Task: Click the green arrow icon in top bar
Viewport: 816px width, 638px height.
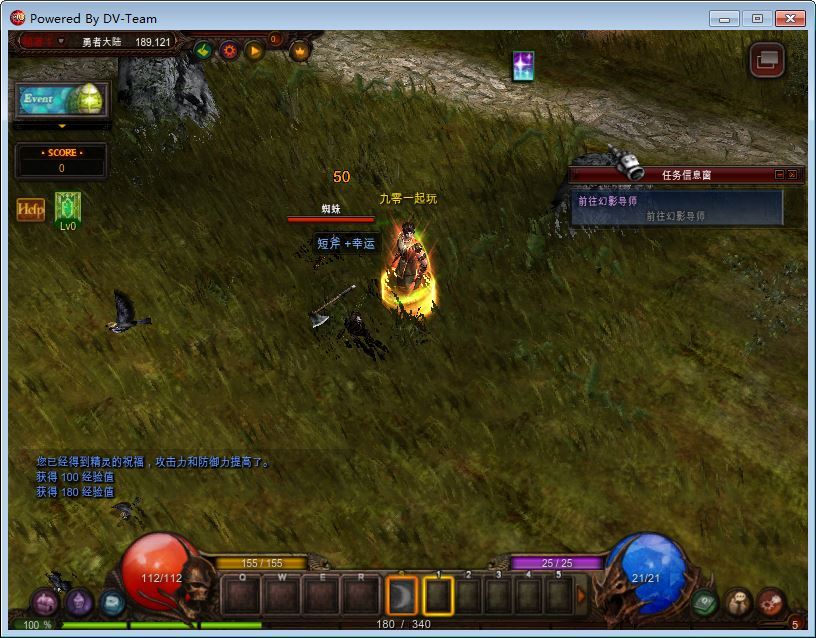Action: 203,49
